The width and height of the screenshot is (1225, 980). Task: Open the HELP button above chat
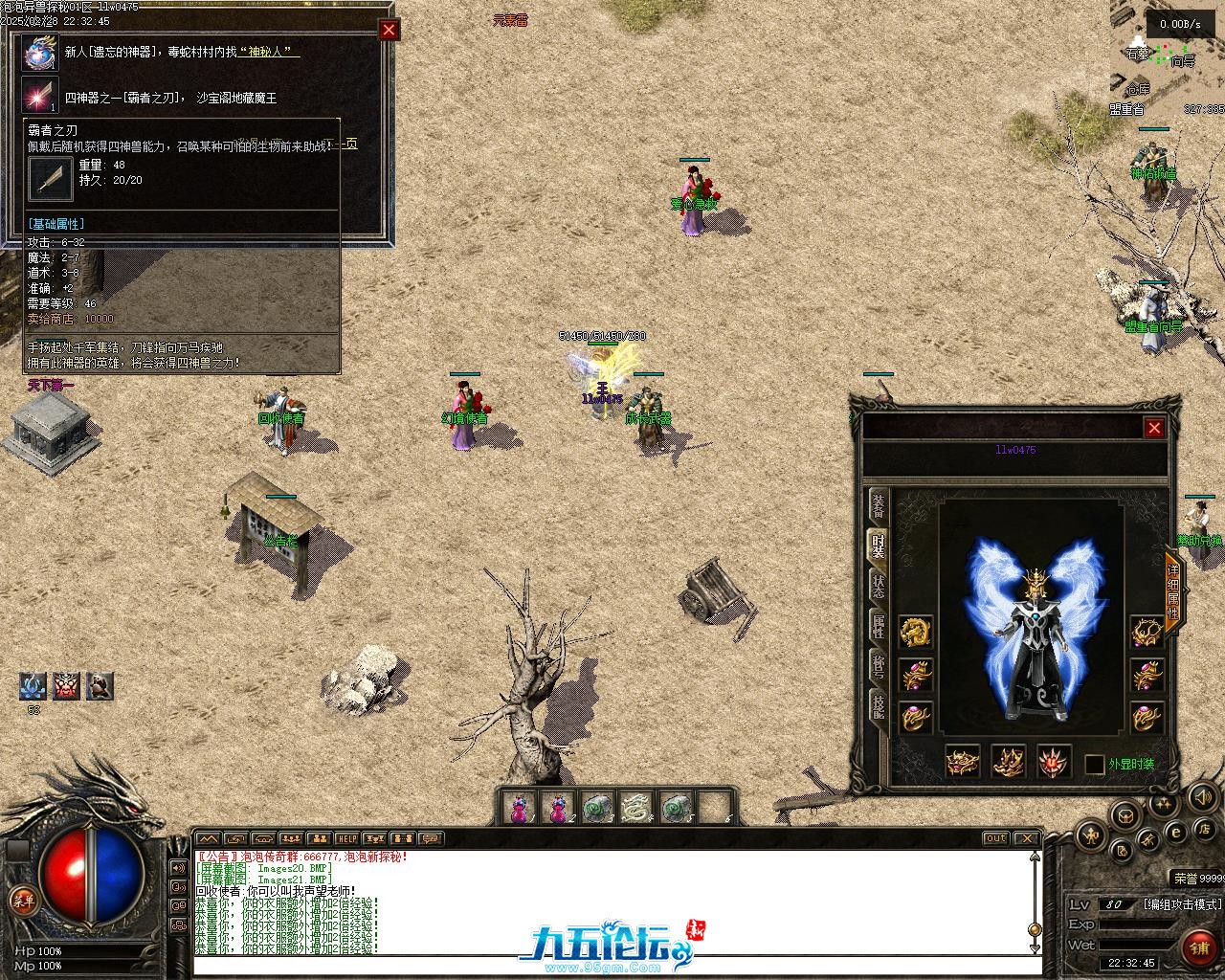[346, 838]
